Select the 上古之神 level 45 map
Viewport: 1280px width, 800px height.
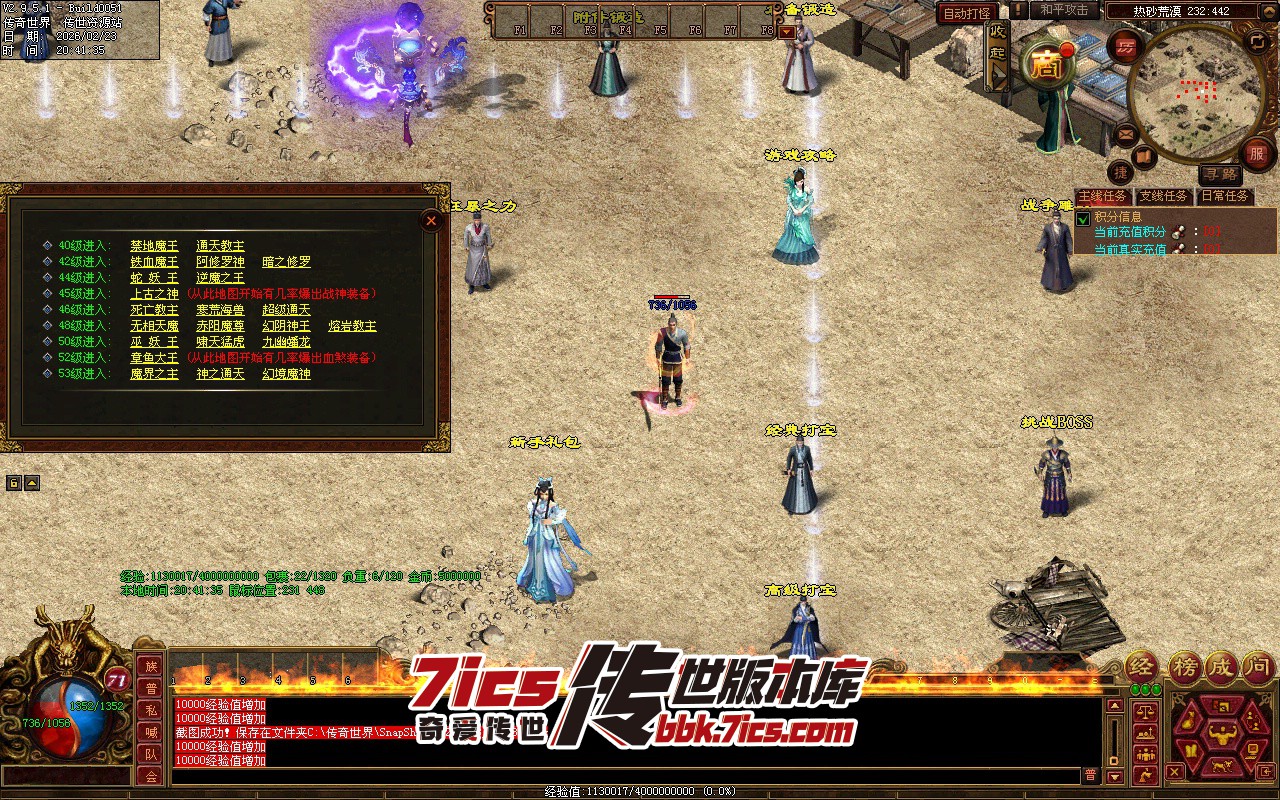[x=154, y=294]
